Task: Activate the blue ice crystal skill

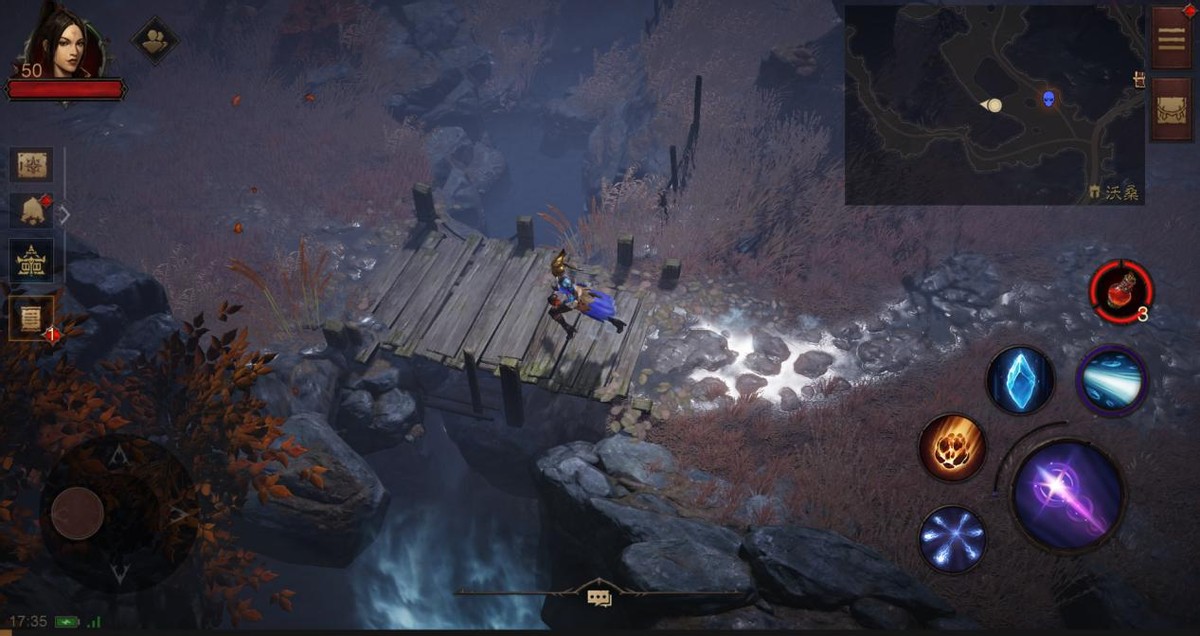Action: point(1020,380)
